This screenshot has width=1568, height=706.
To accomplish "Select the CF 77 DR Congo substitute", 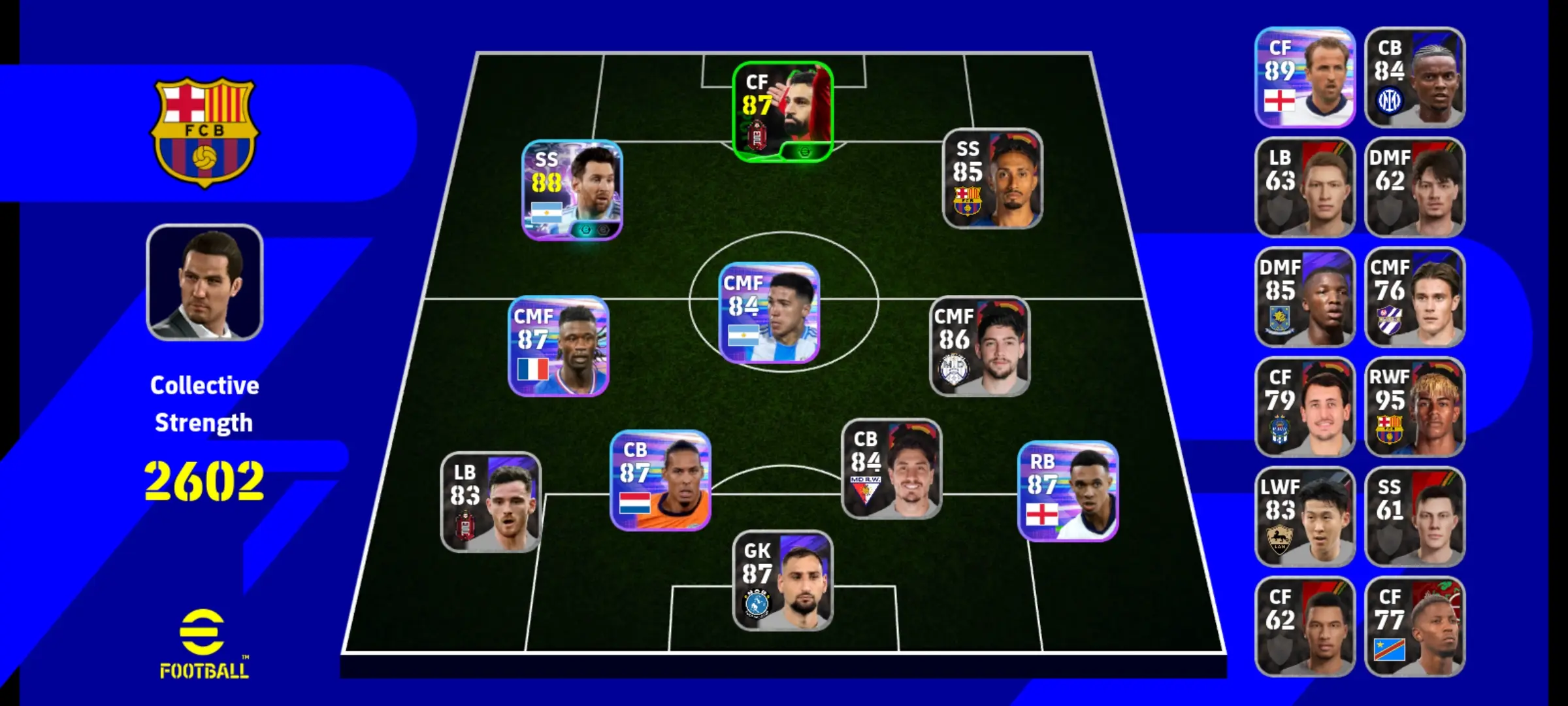I will [1414, 626].
